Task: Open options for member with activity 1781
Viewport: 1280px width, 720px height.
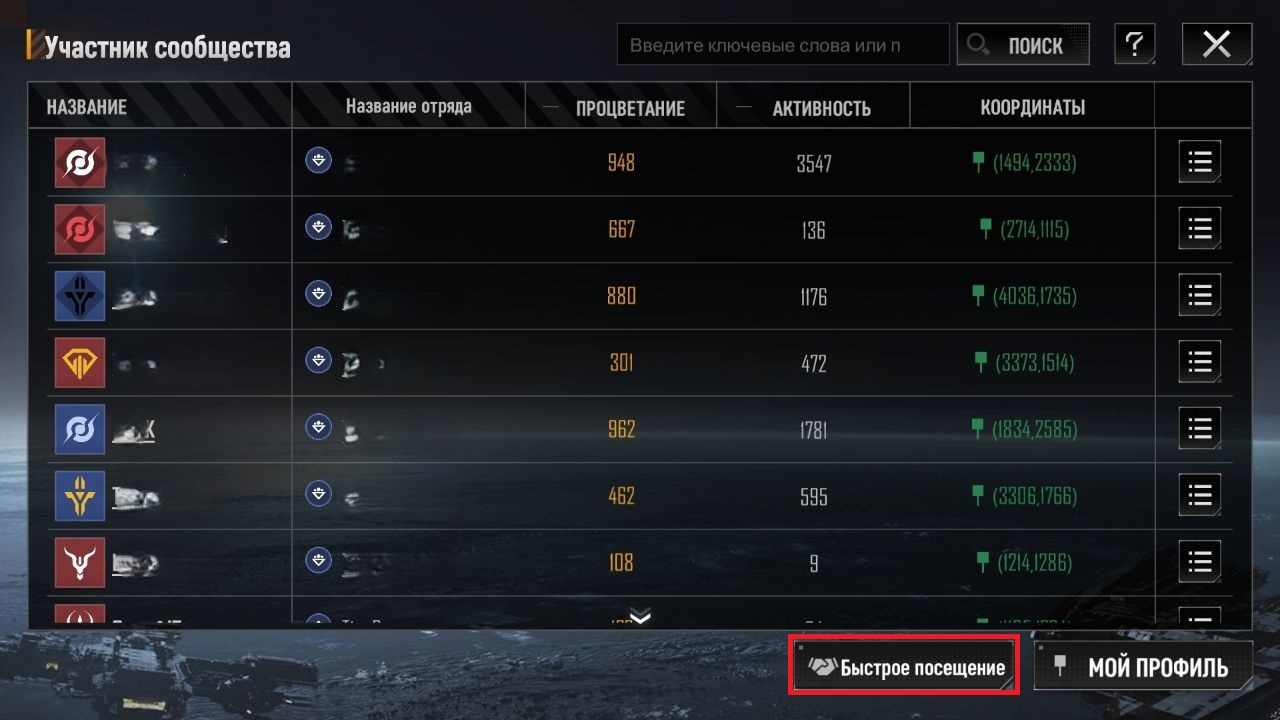Action: (1199, 429)
